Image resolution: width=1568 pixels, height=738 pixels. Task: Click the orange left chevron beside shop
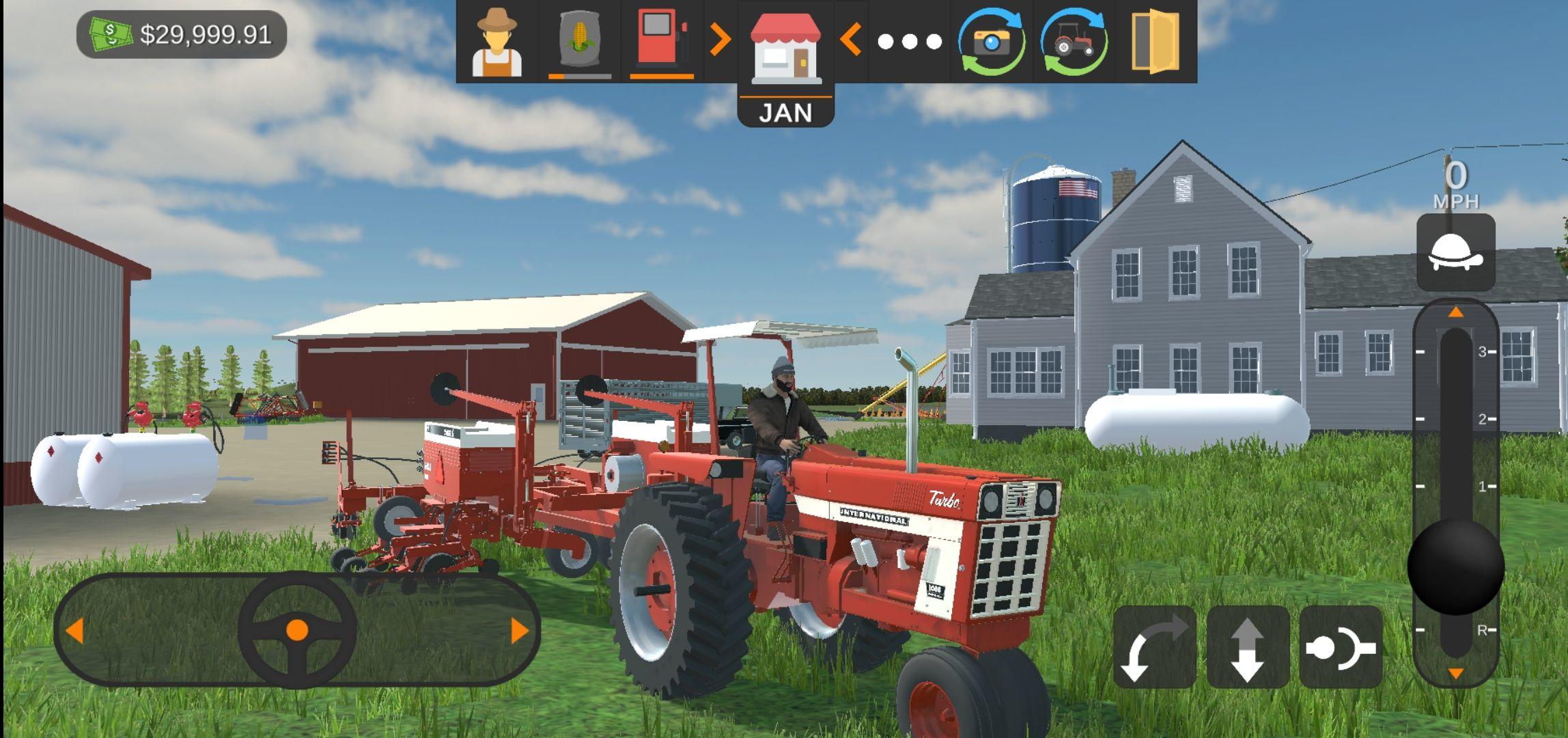[850, 40]
